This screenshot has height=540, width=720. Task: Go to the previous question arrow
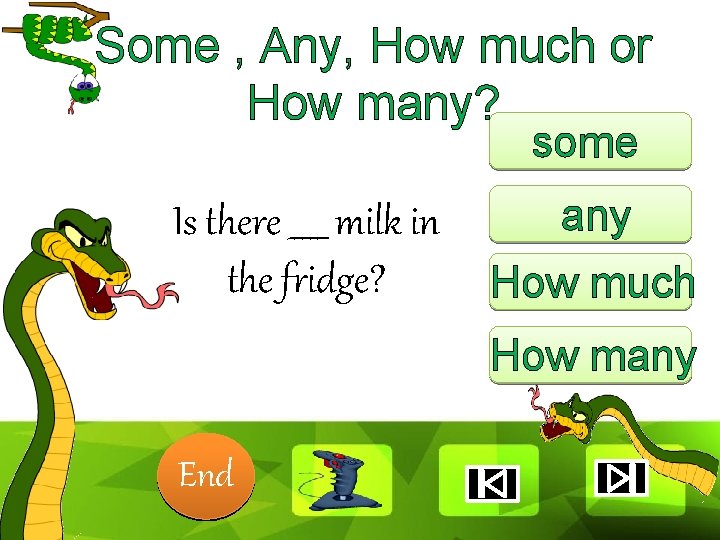pos(490,483)
